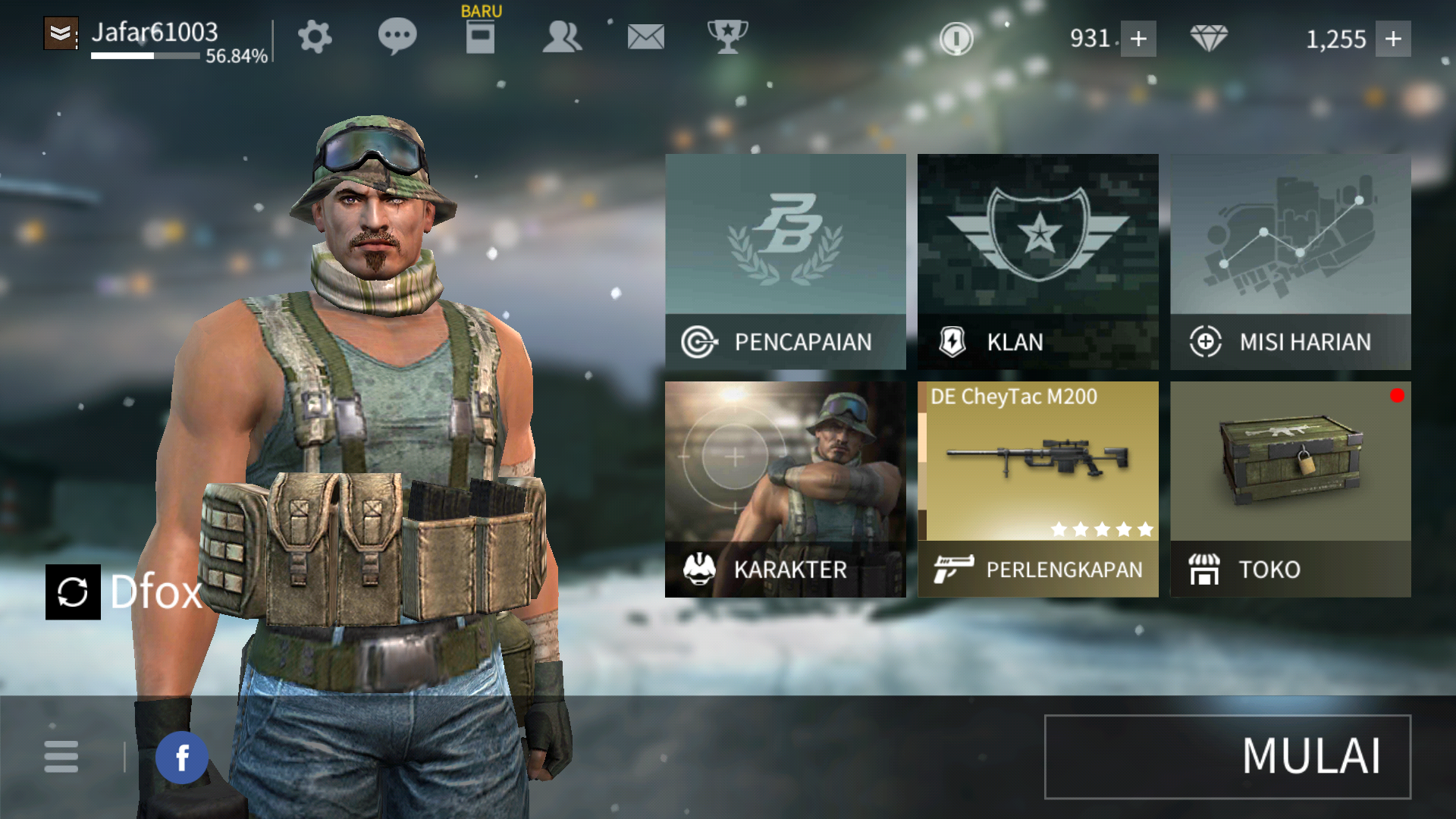1456x819 pixels.
Task: Open the trophy rankings icon
Action: [727, 36]
